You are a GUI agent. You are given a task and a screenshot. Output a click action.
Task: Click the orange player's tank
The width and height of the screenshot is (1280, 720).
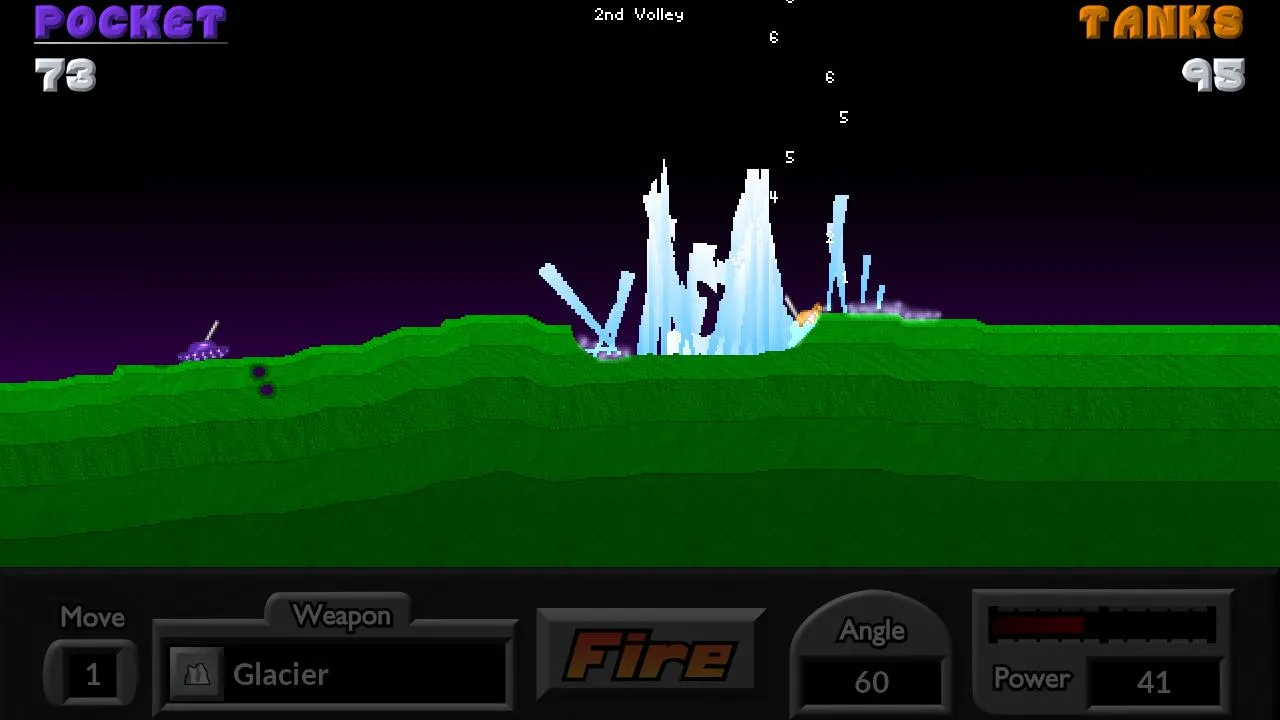[x=808, y=312]
